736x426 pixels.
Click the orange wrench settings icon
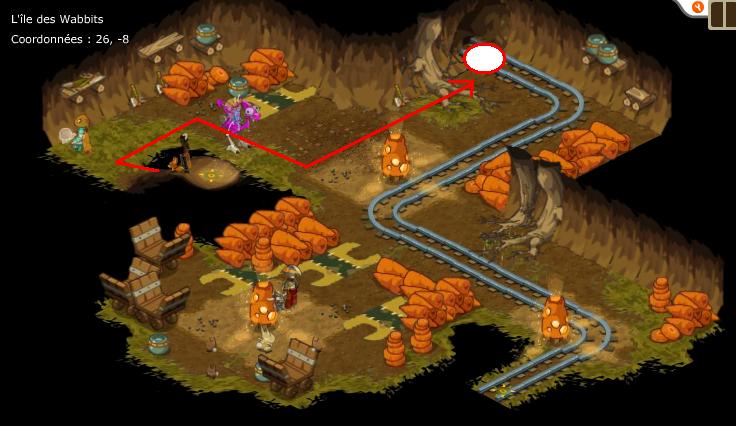[x=698, y=8]
